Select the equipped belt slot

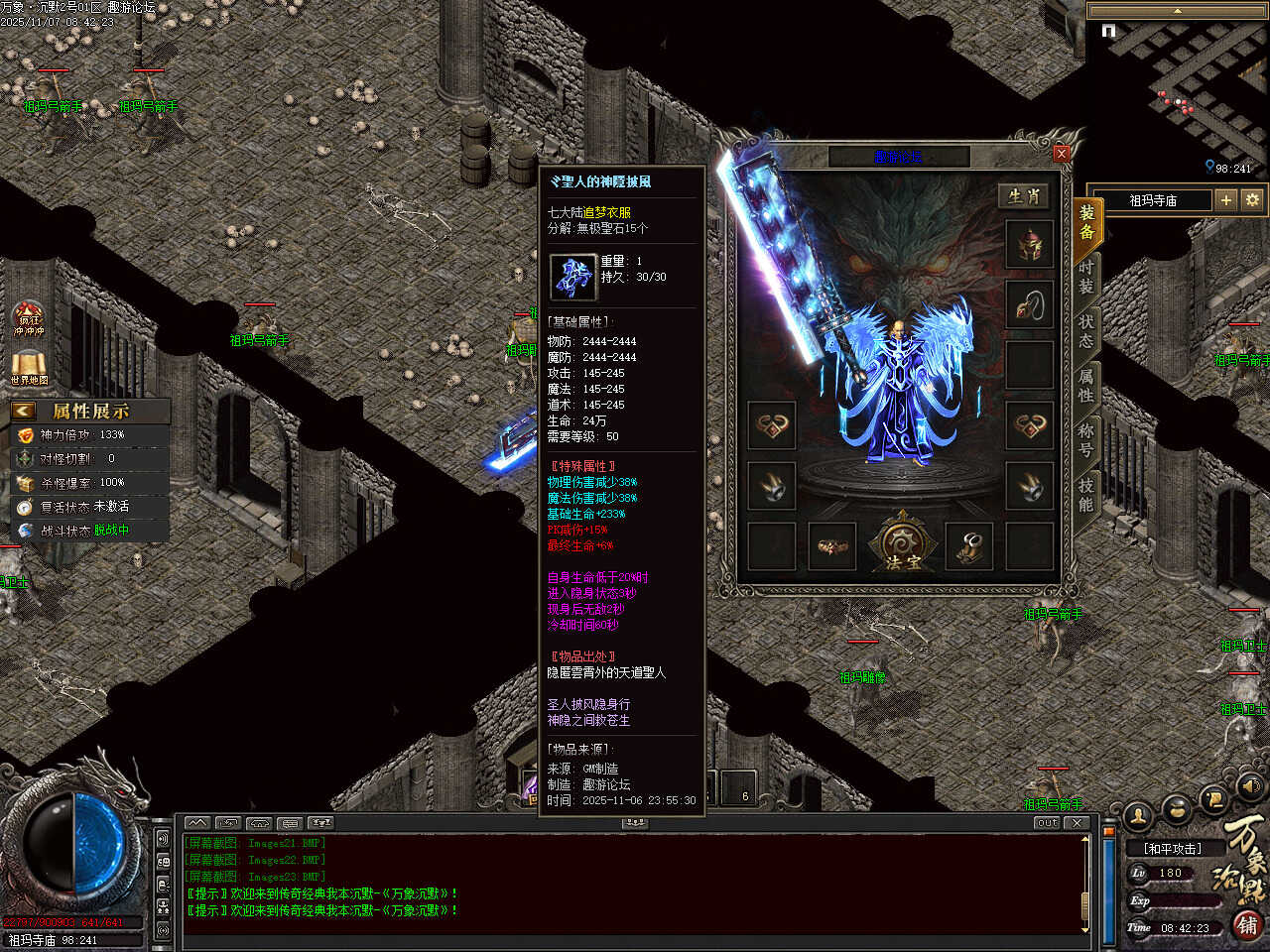pos(831,546)
